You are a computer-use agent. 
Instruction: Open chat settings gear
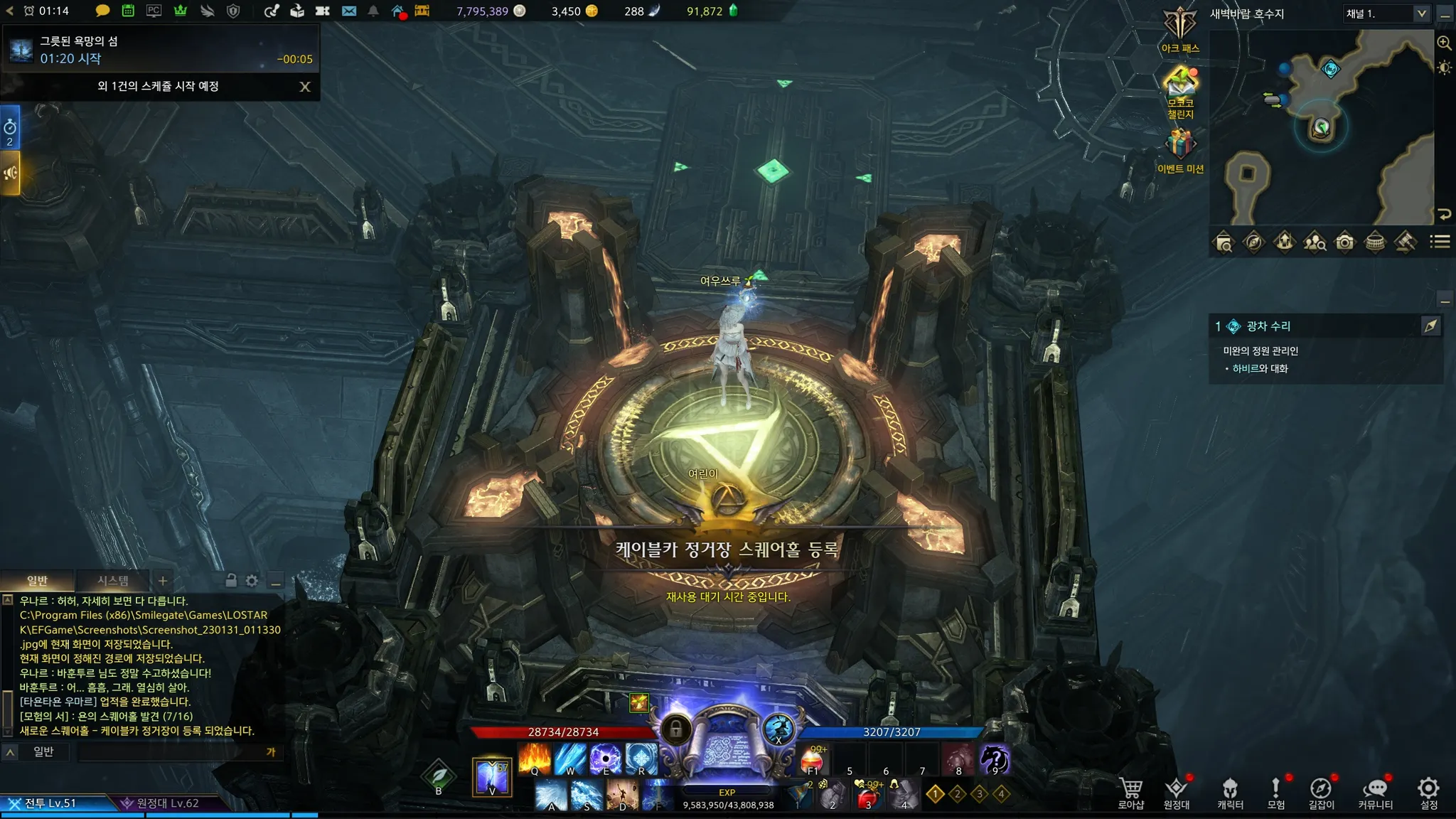pos(252,581)
